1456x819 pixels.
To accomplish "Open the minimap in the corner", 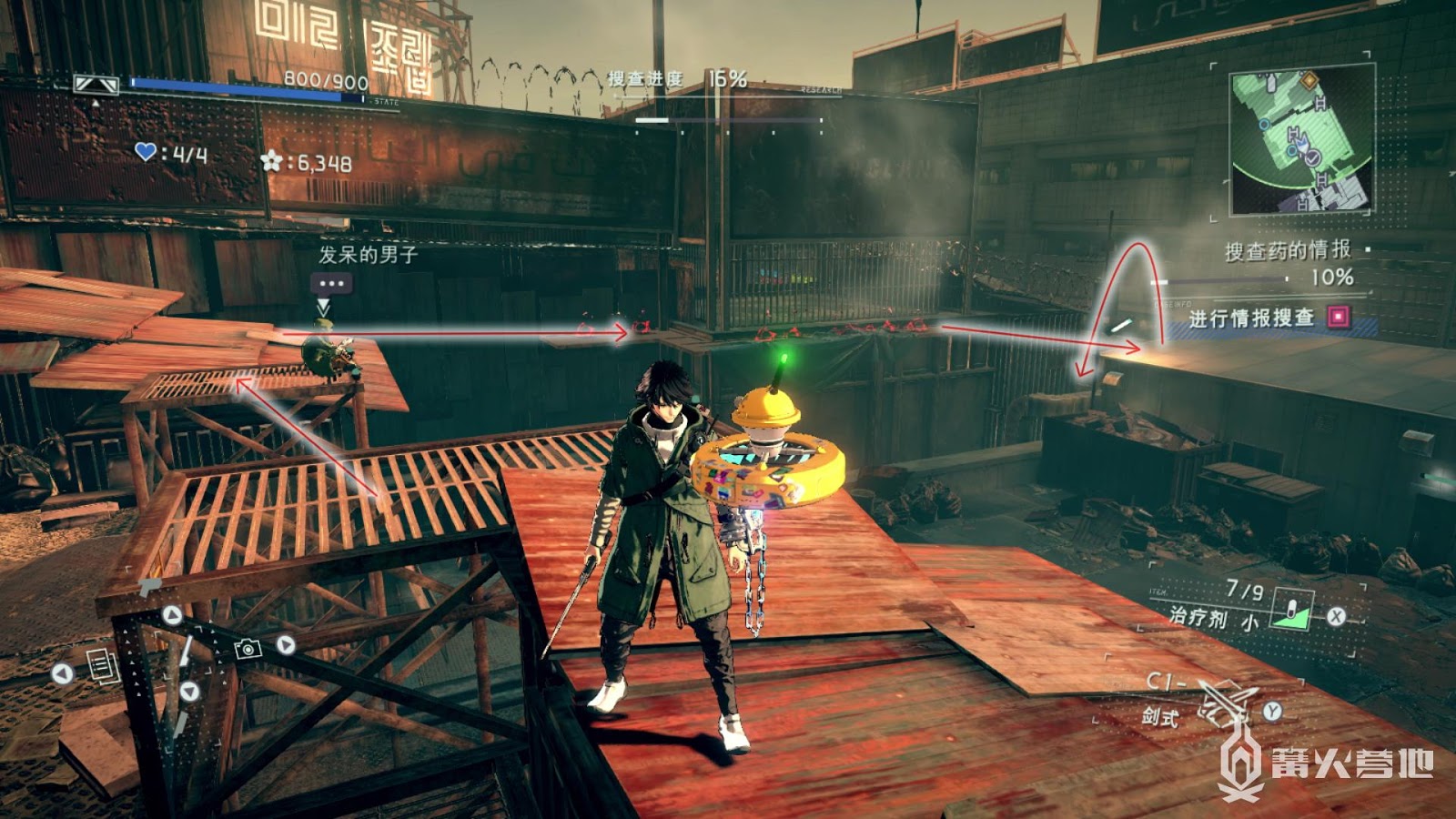I will click(1301, 143).
